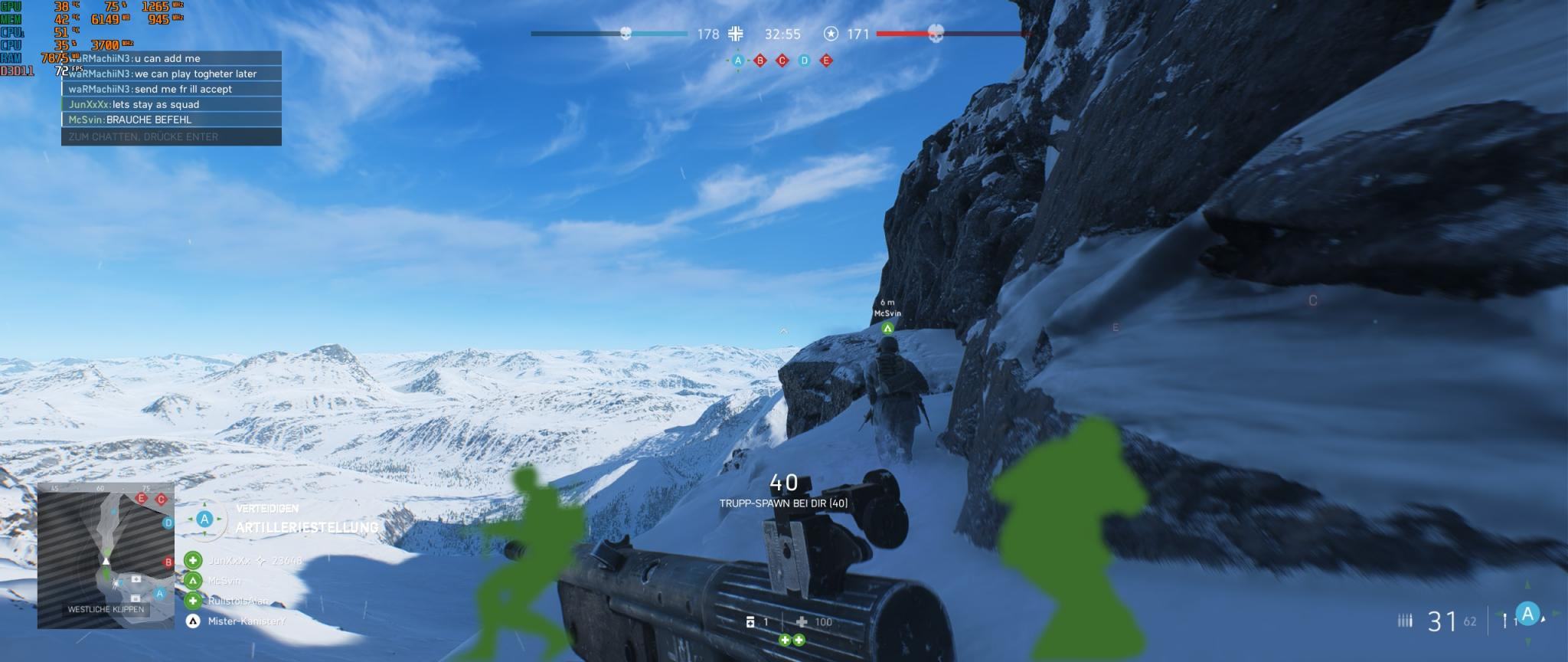Viewport: 1568px width, 662px height.
Task: Click the Artilleriestellung defend objective A icon
Action: 204,519
